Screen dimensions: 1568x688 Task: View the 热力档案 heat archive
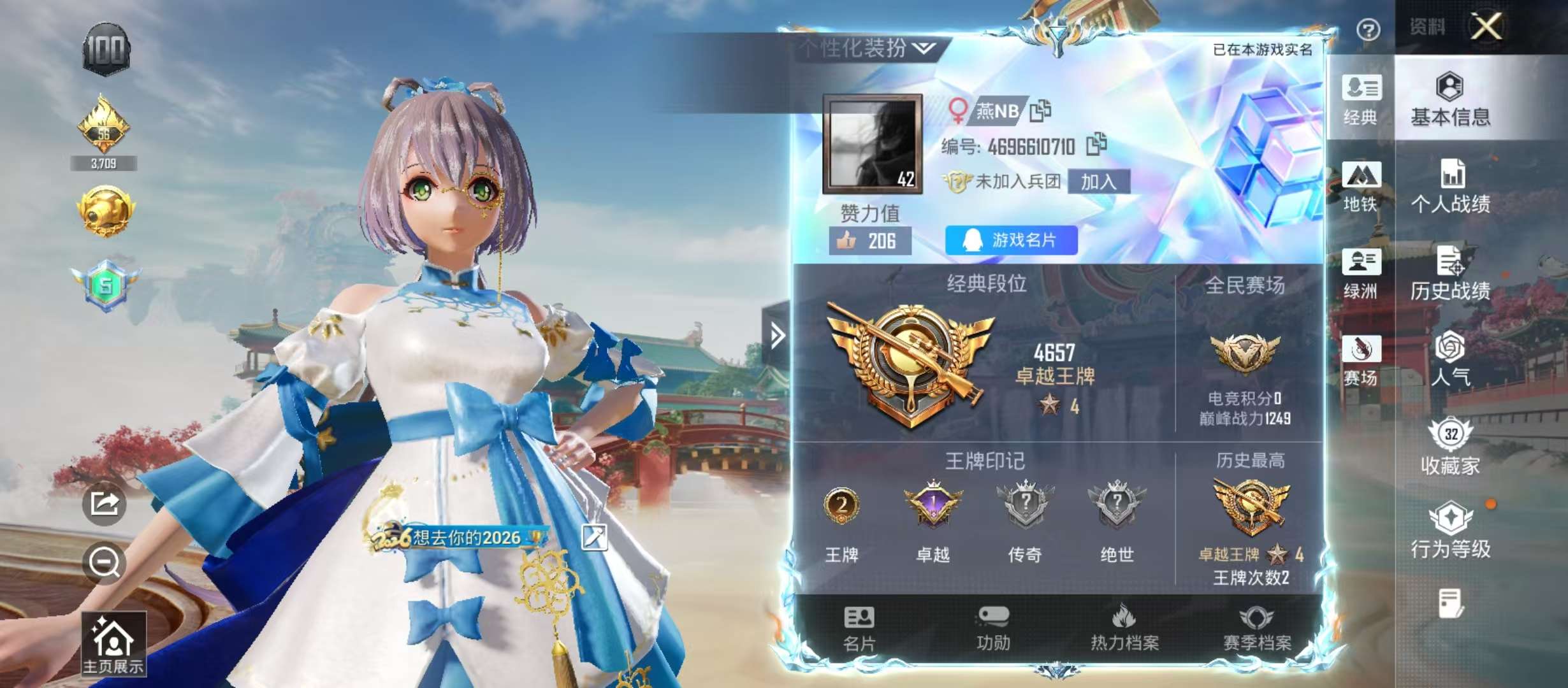click(1124, 629)
